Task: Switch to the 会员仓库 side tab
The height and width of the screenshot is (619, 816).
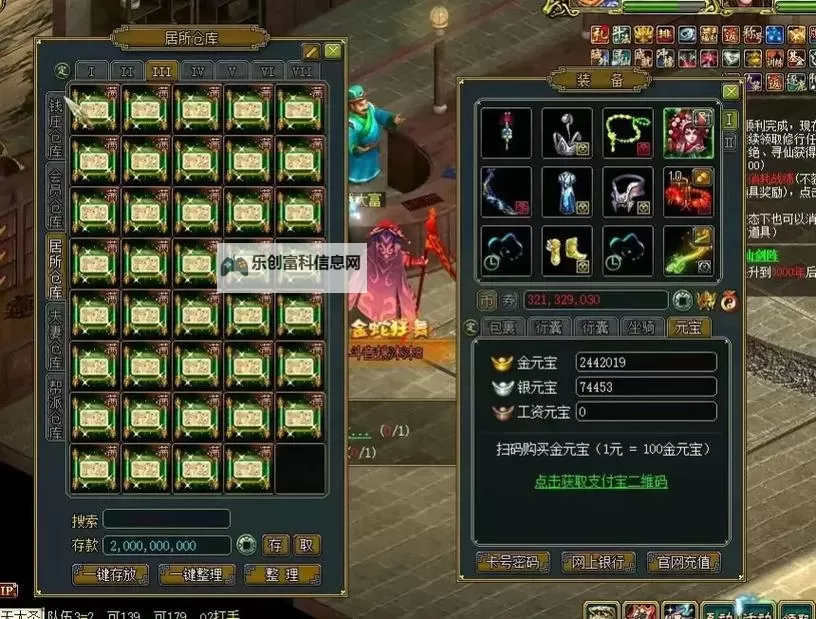Action: click(56, 195)
